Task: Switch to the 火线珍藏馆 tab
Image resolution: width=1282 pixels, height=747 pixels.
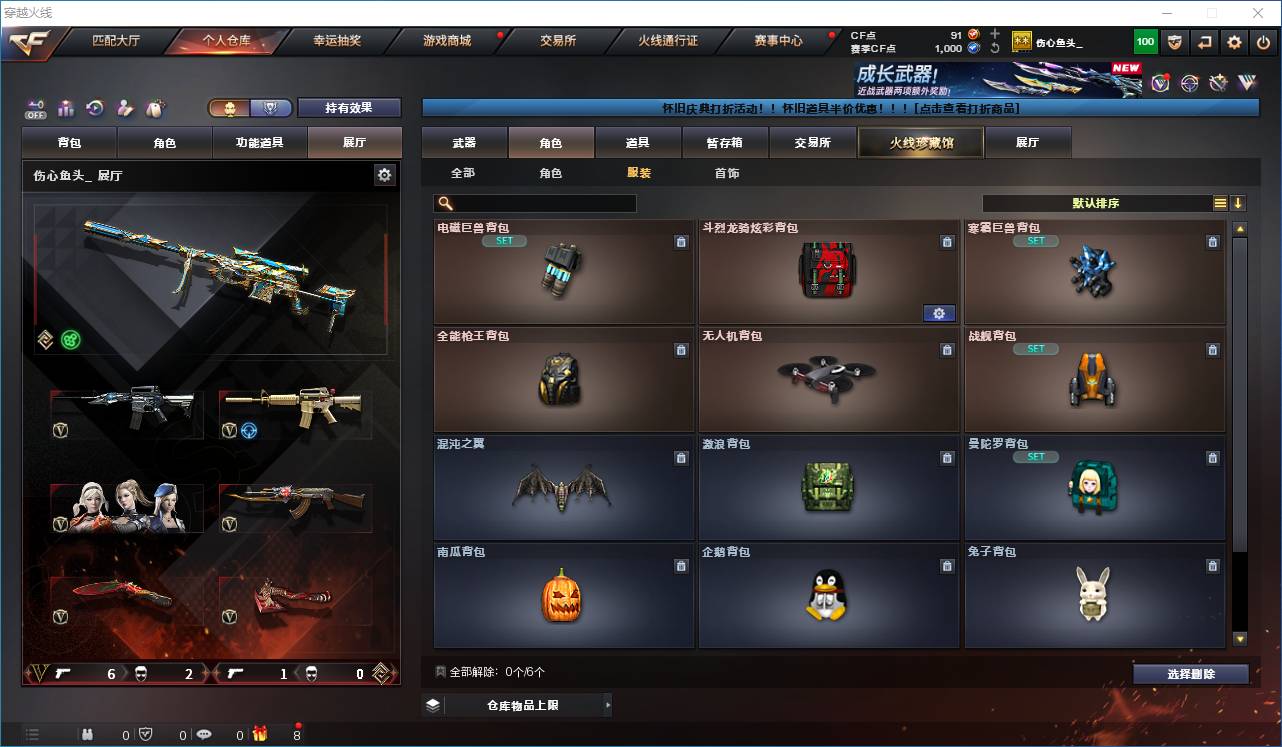Action: pyautogui.click(x=920, y=142)
